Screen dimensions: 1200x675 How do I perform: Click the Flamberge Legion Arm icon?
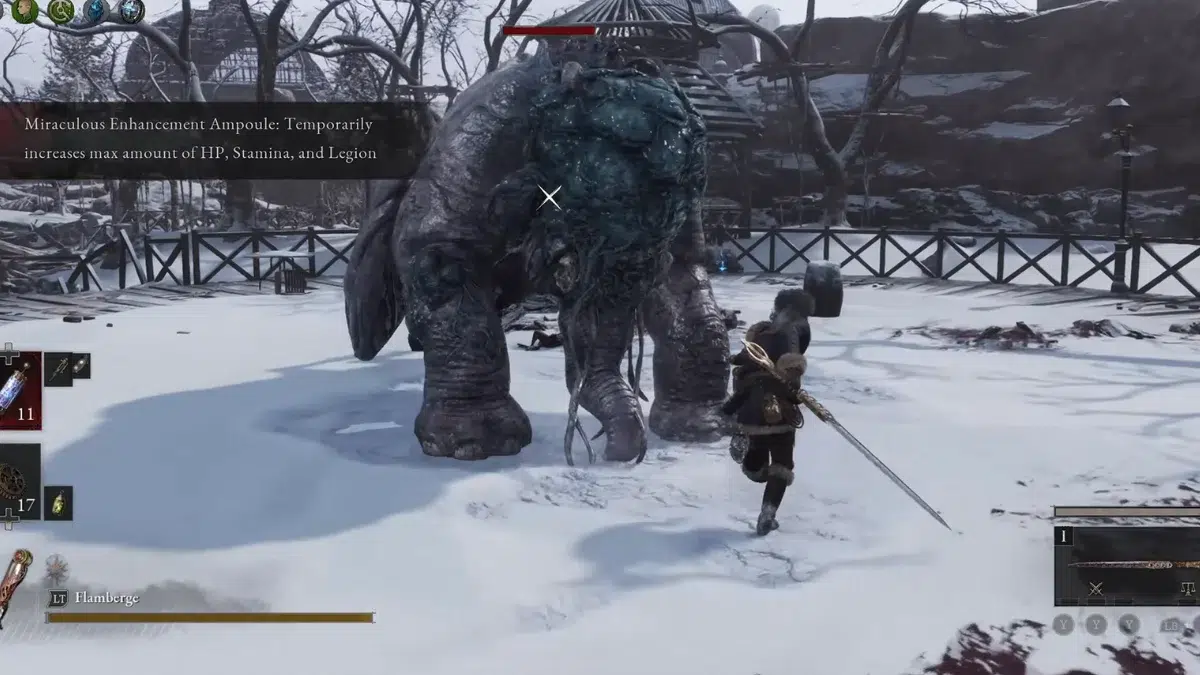[x=16, y=585]
